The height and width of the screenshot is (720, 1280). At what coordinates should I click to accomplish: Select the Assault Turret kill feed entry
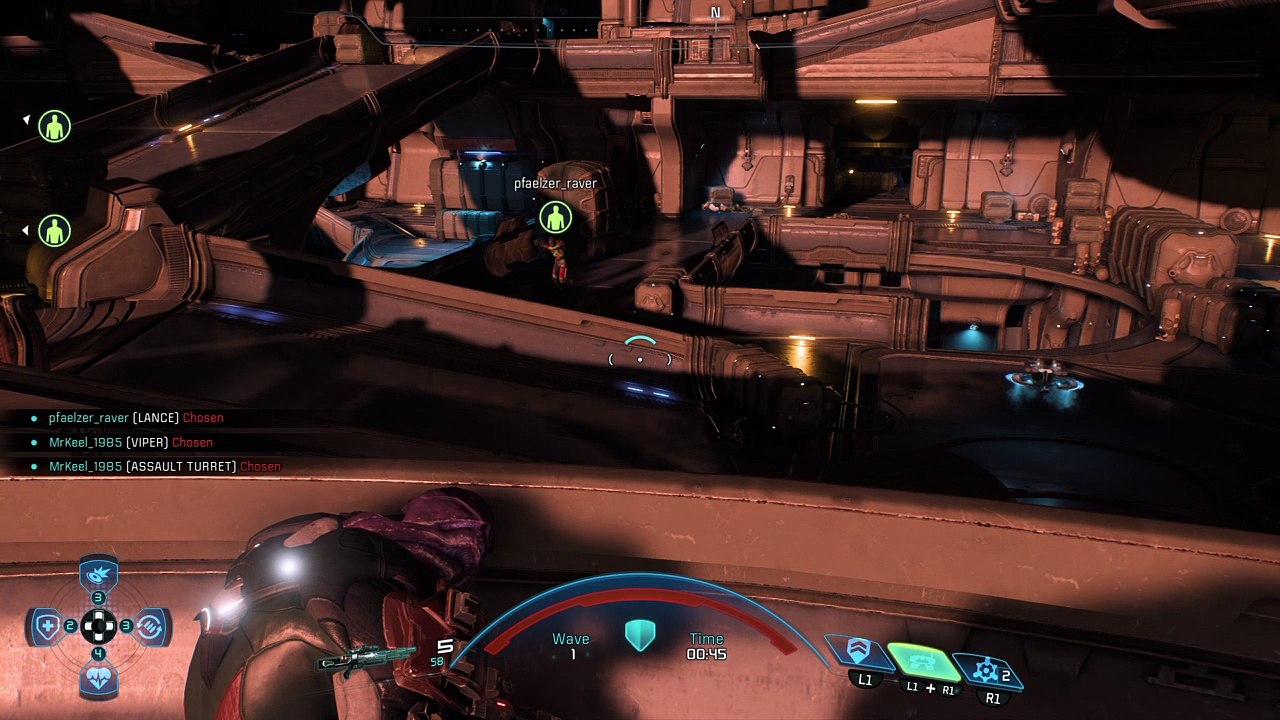165,466
